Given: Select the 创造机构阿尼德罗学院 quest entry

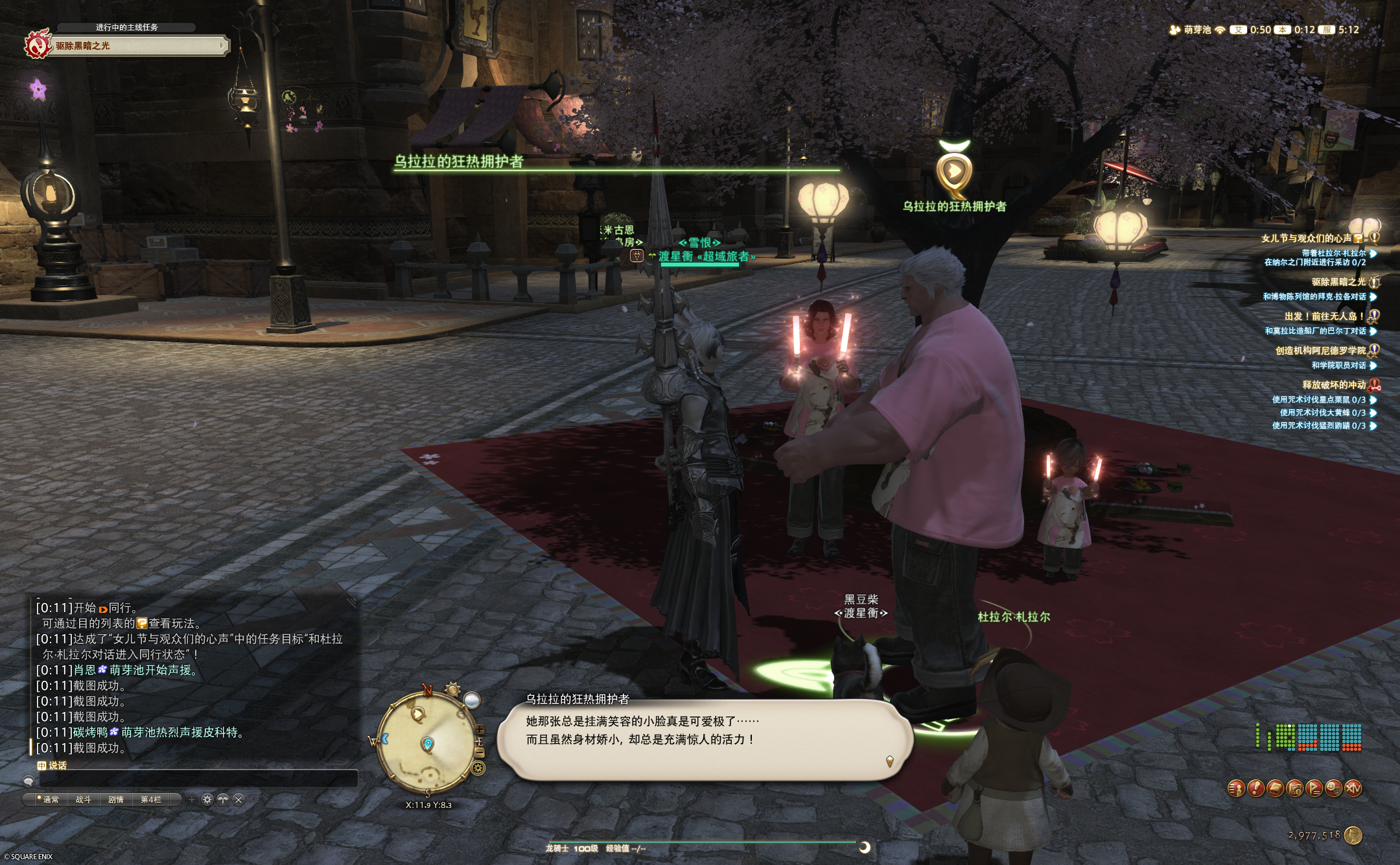Looking at the screenshot, I should (1320, 350).
